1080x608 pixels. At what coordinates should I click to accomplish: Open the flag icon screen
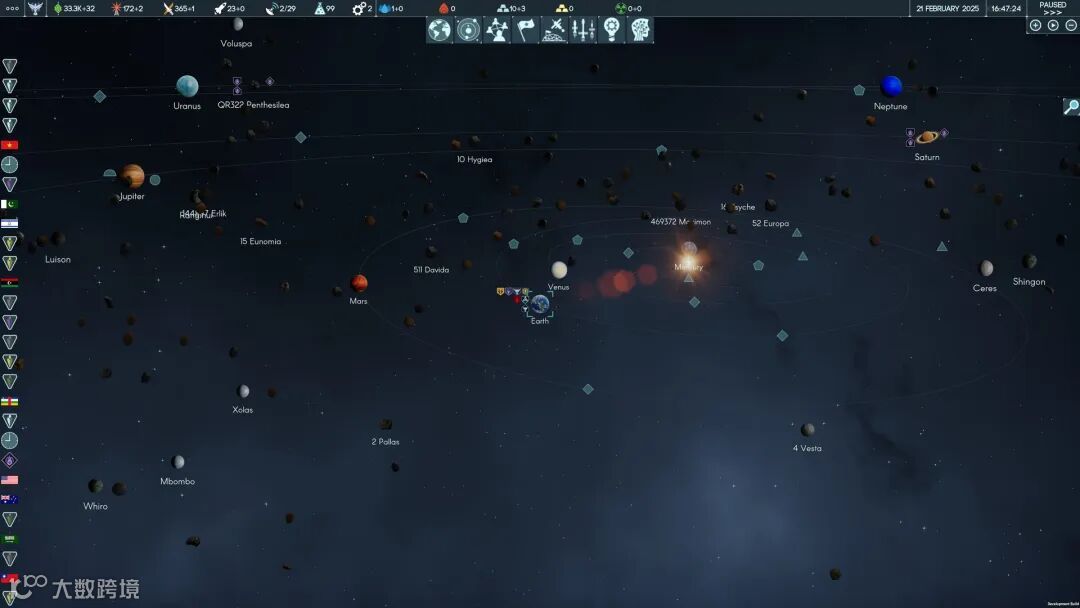pos(526,30)
